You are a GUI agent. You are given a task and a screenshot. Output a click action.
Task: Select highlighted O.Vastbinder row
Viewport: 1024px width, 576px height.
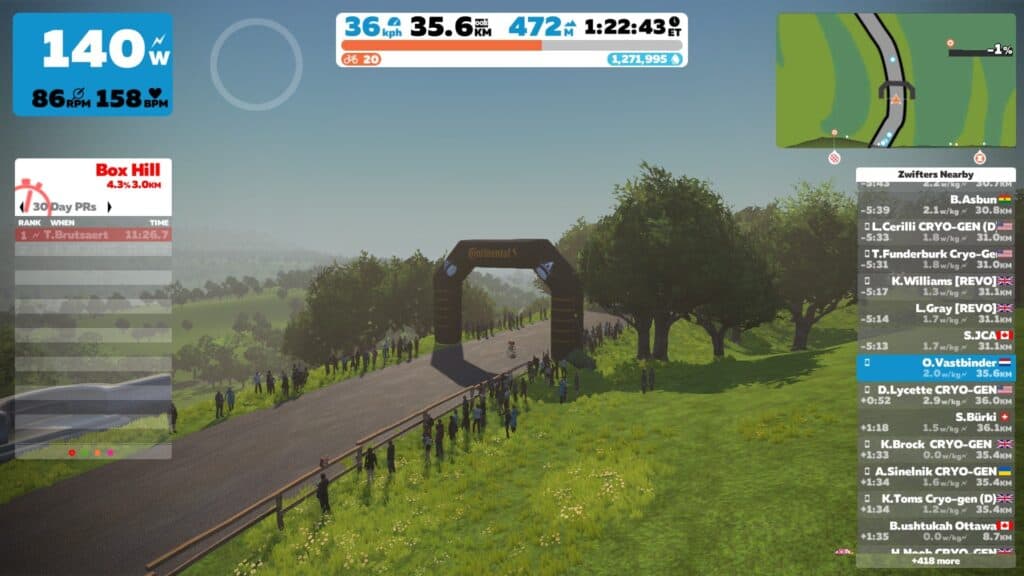click(936, 367)
